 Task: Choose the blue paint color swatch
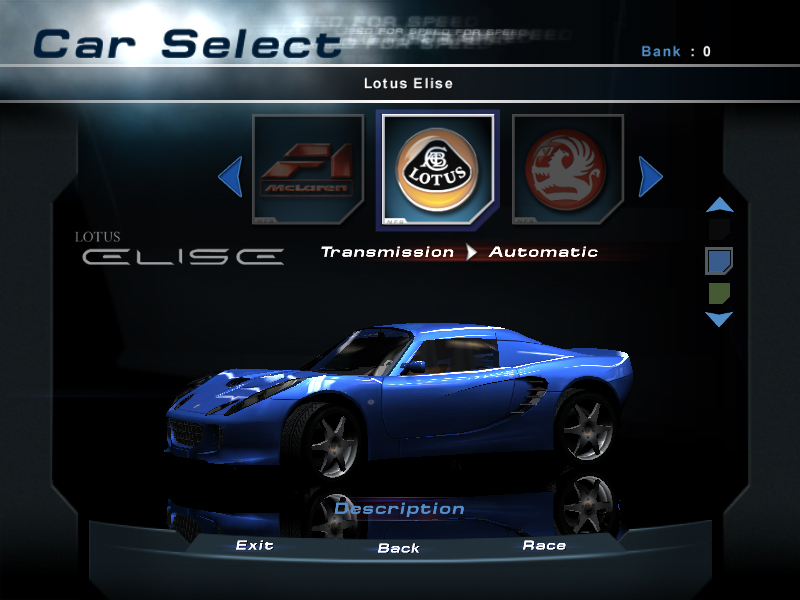[719, 262]
